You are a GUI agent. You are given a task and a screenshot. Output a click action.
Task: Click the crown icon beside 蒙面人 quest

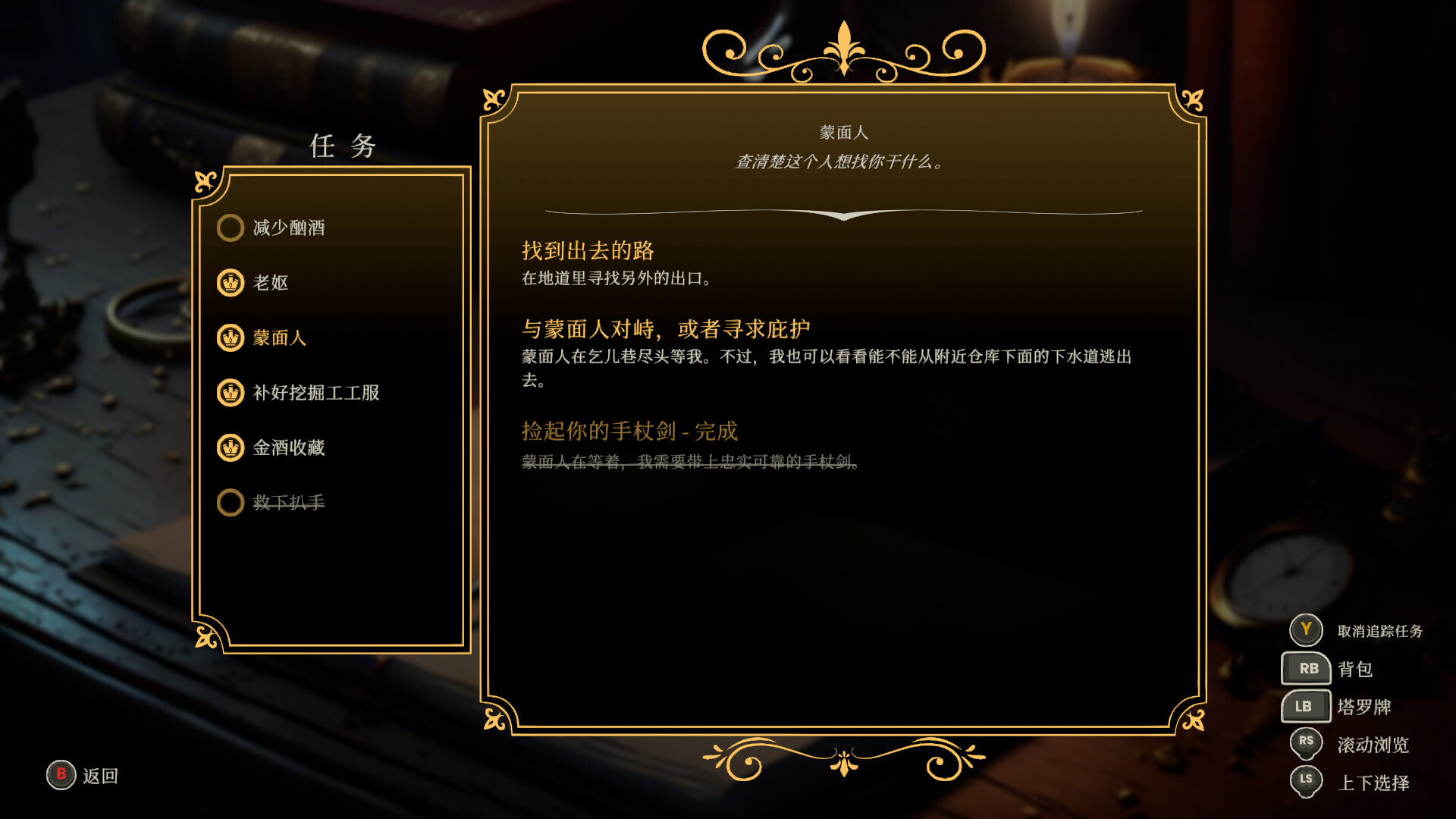pos(231,338)
